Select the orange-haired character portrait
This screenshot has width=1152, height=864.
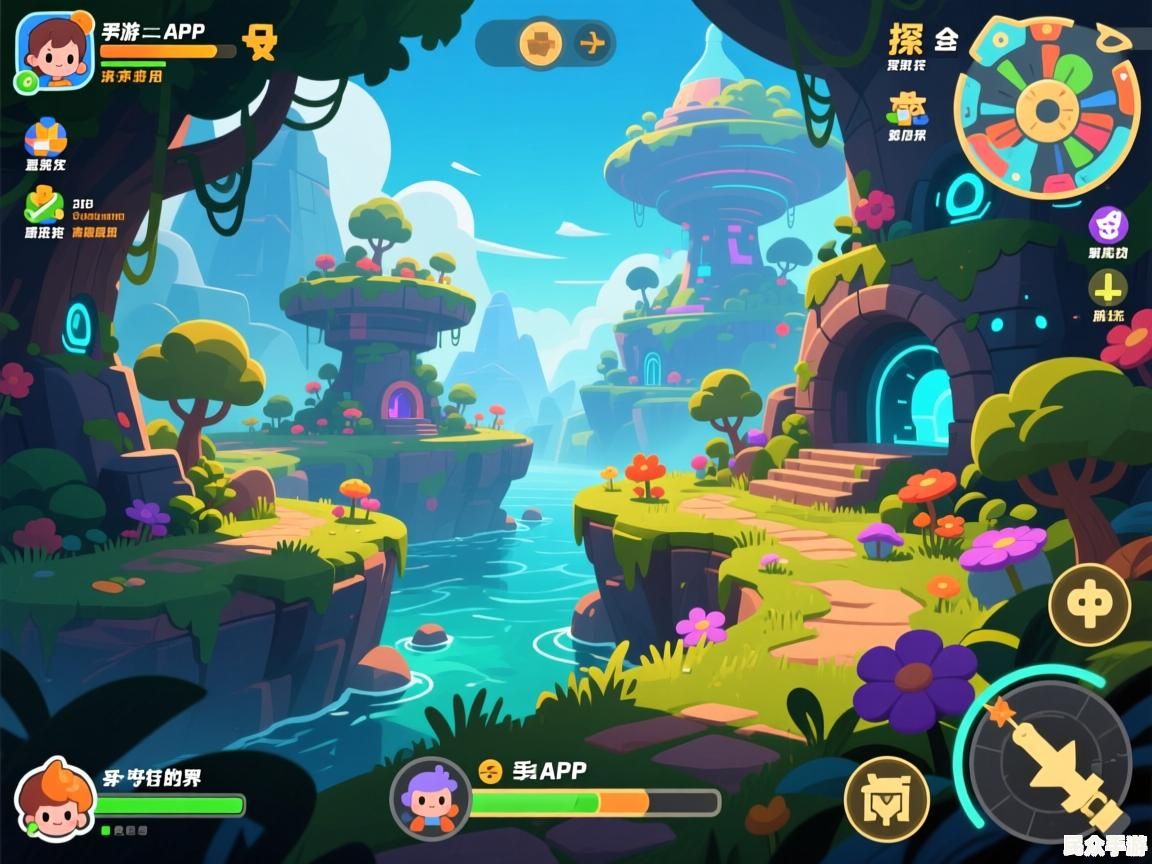click(54, 800)
